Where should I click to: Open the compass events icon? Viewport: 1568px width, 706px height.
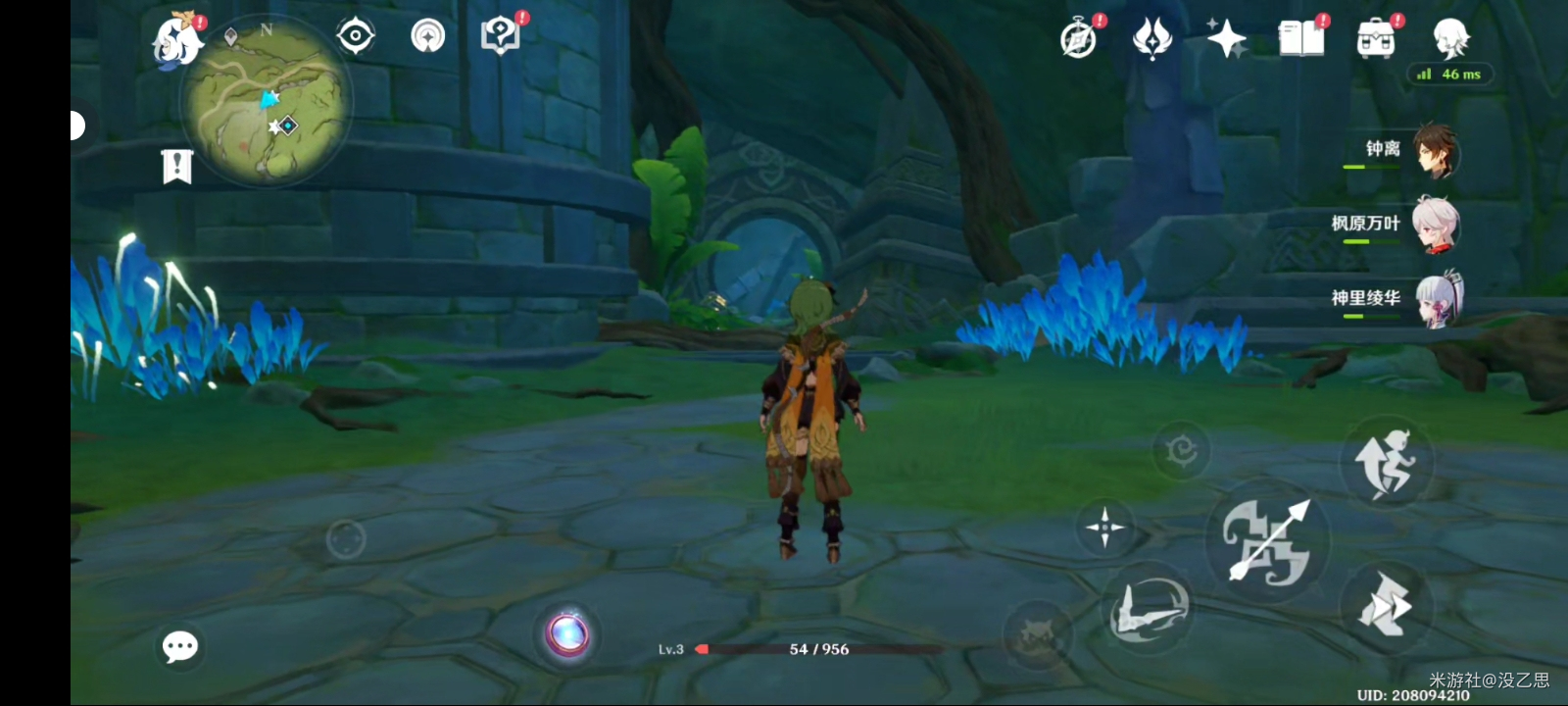[x=1079, y=39]
